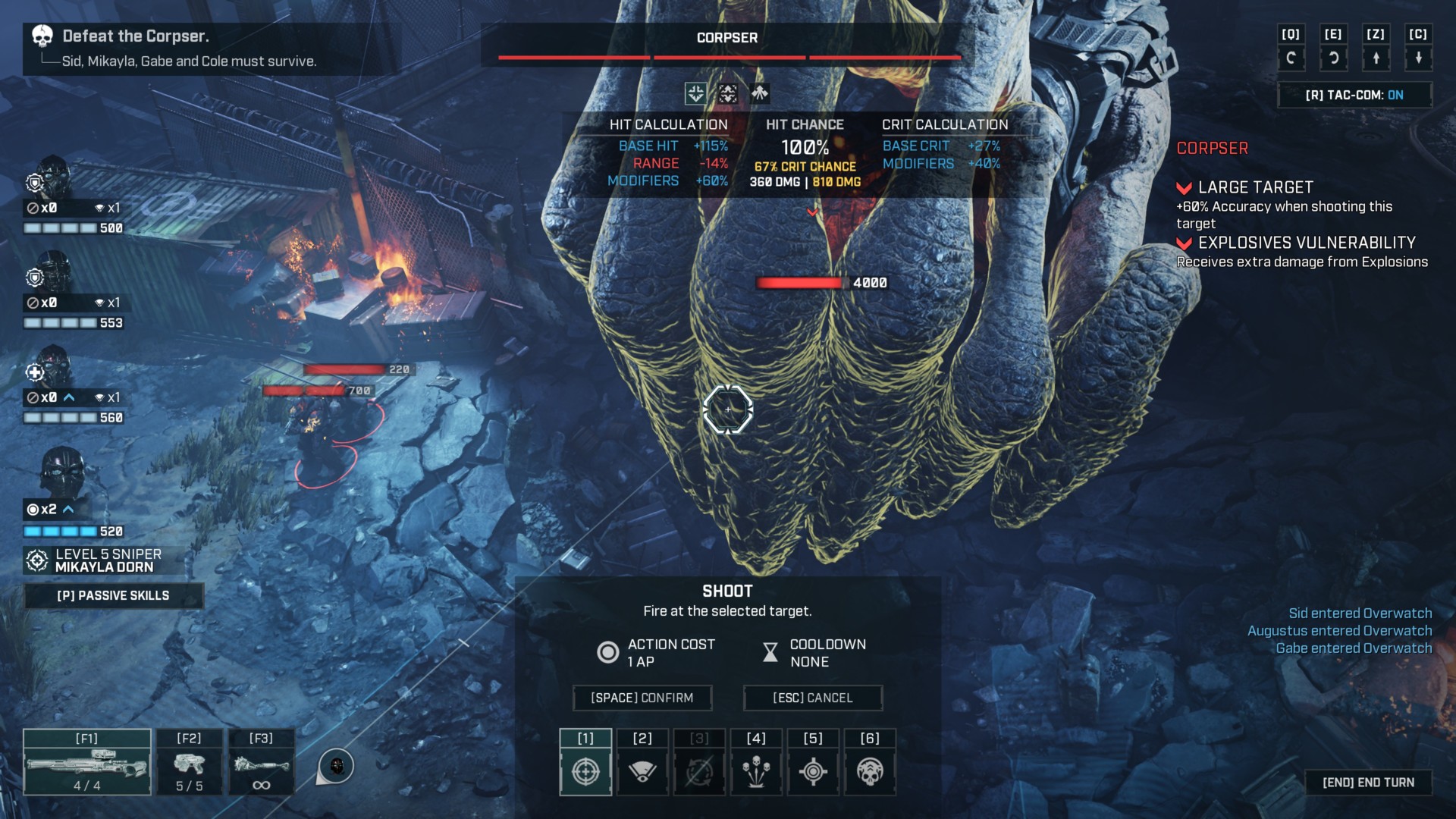Click the Corpser name banner at top
This screenshot has width=1456, height=819.
[x=726, y=37]
